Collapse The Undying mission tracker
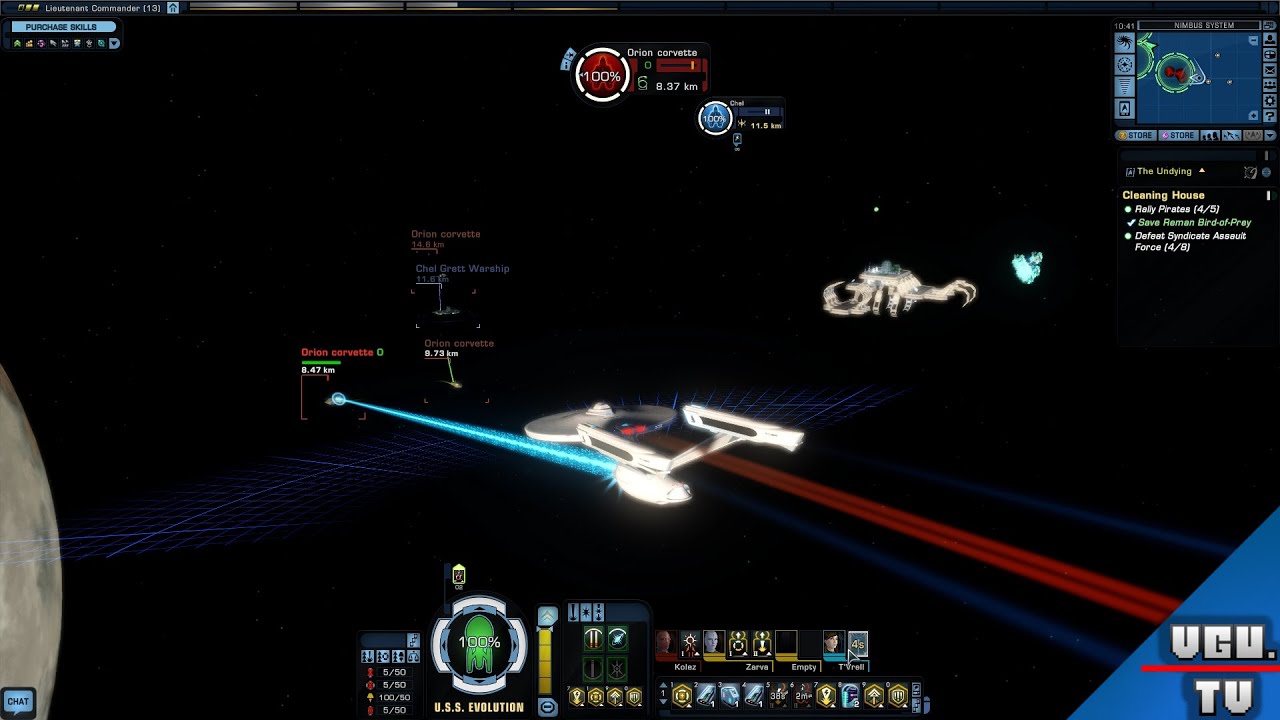This screenshot has width=1280, height=720. (1202, 171)
